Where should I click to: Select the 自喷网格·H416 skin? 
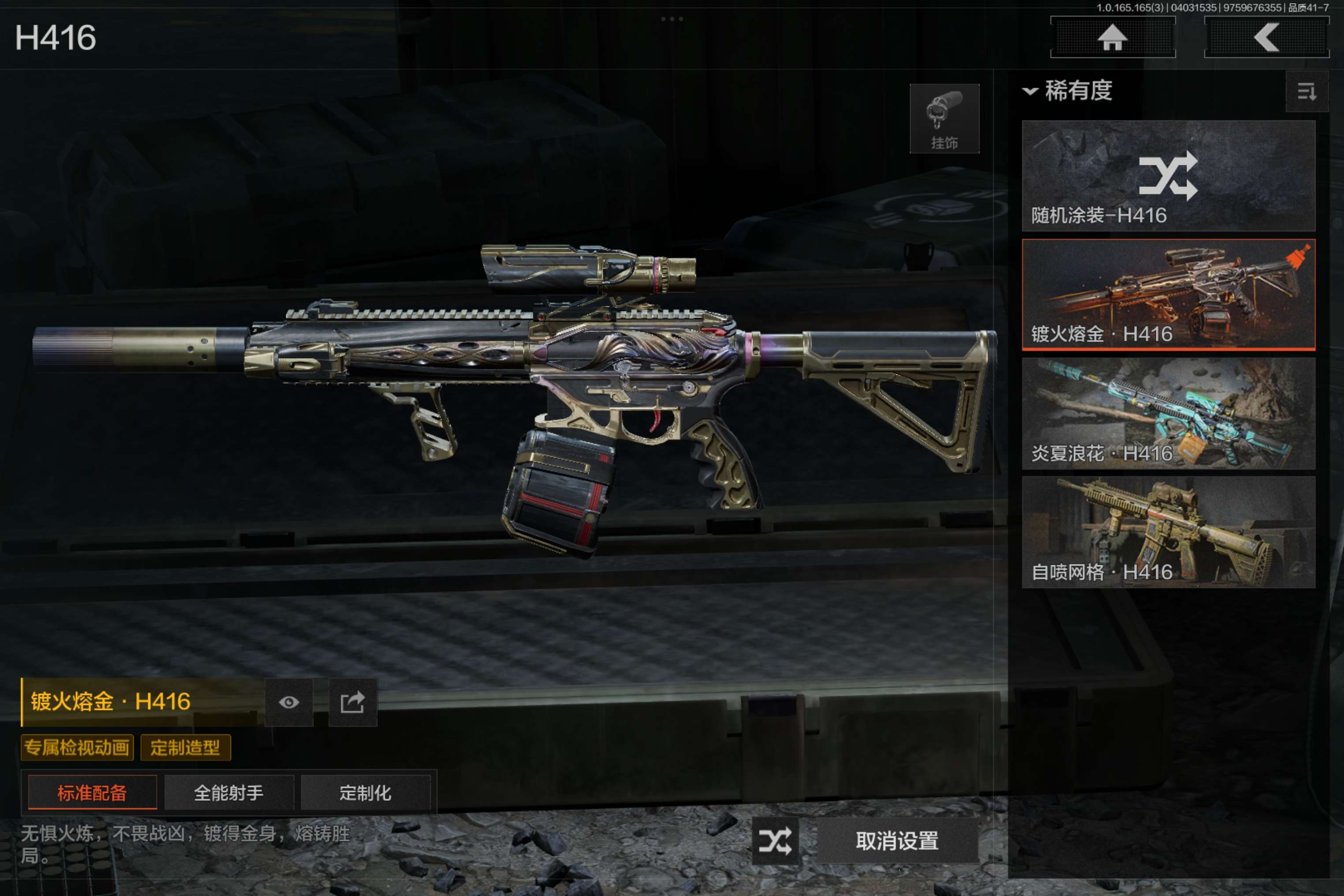click(x=1168, y=532)
